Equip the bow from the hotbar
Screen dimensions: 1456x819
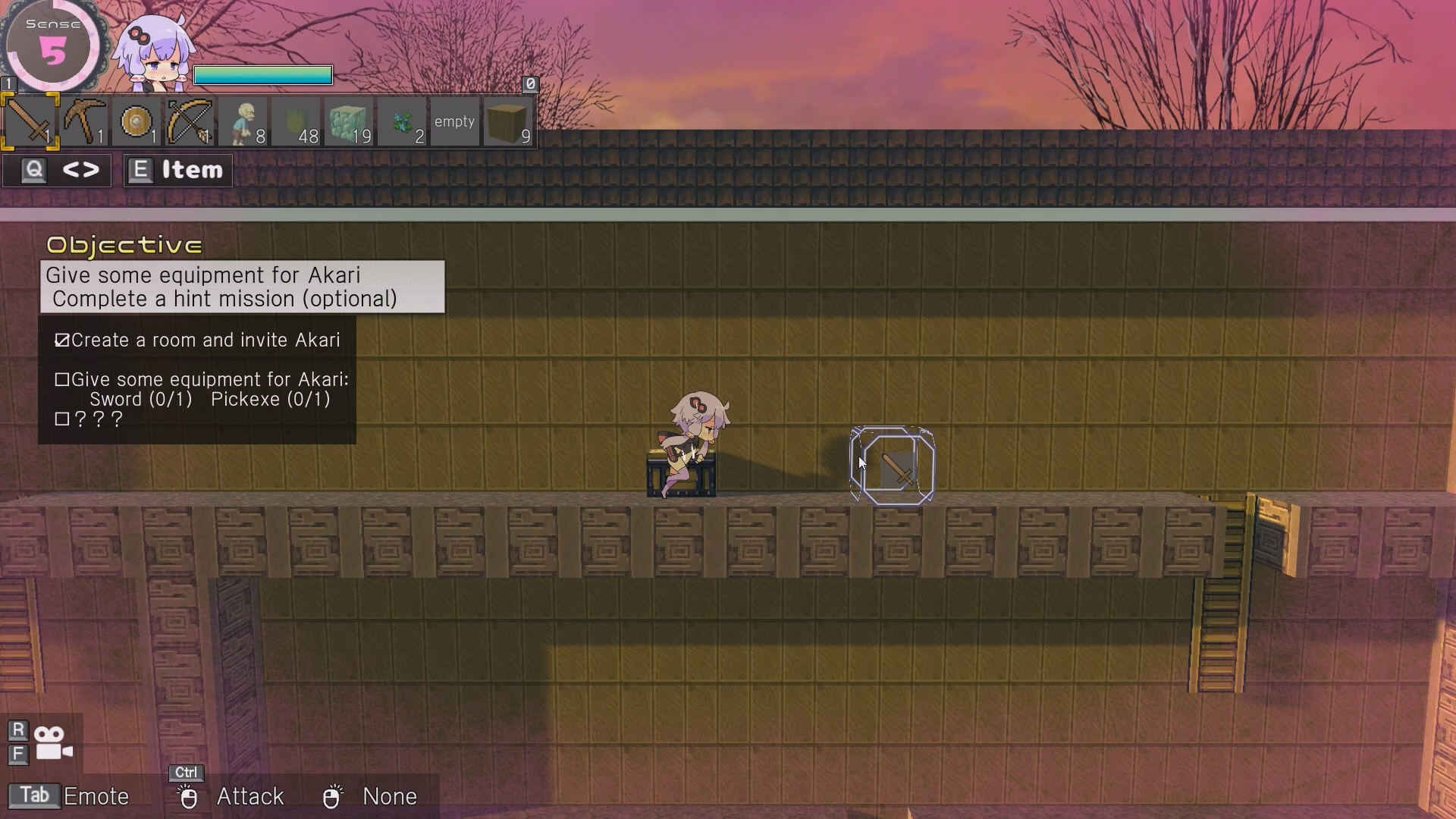click(190, 121)
